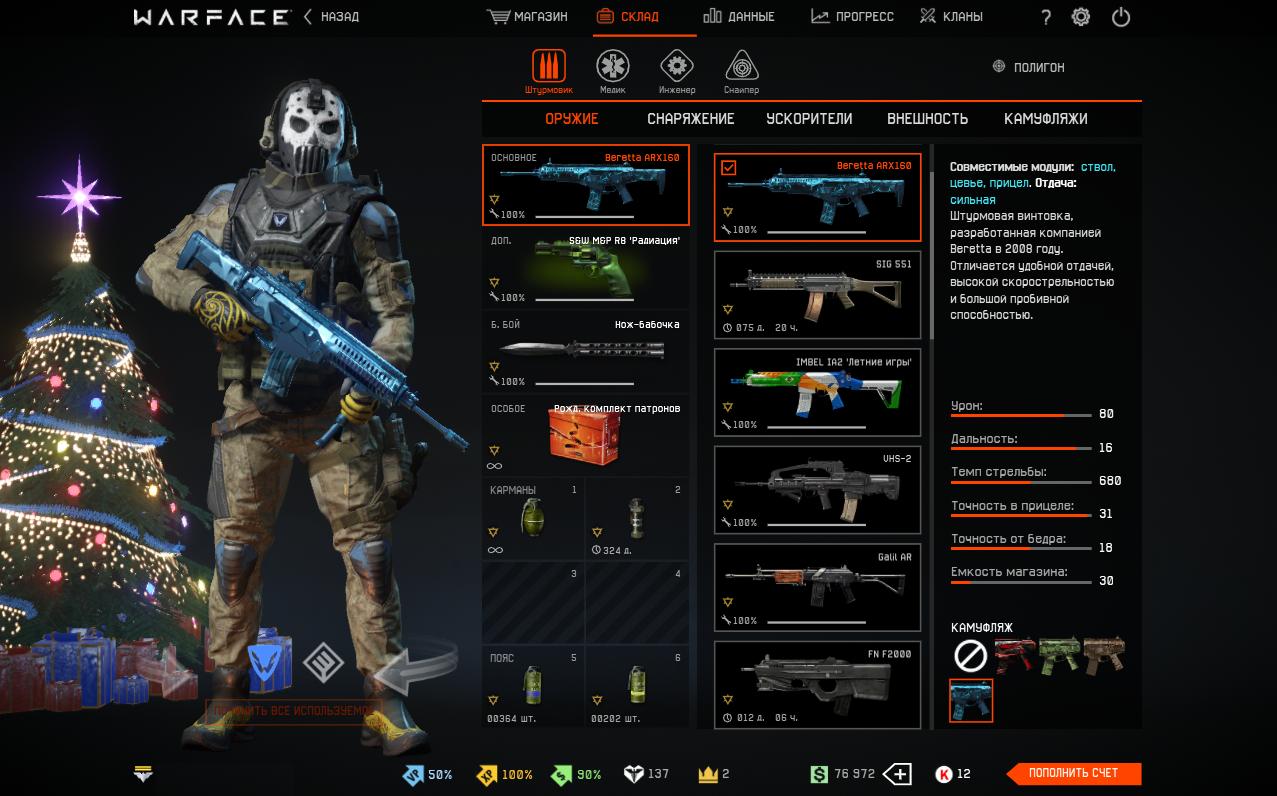This screenshot has height=796, width=1277.
Task: Open the Магазин shop menu
Action: (x=527, y=17)
